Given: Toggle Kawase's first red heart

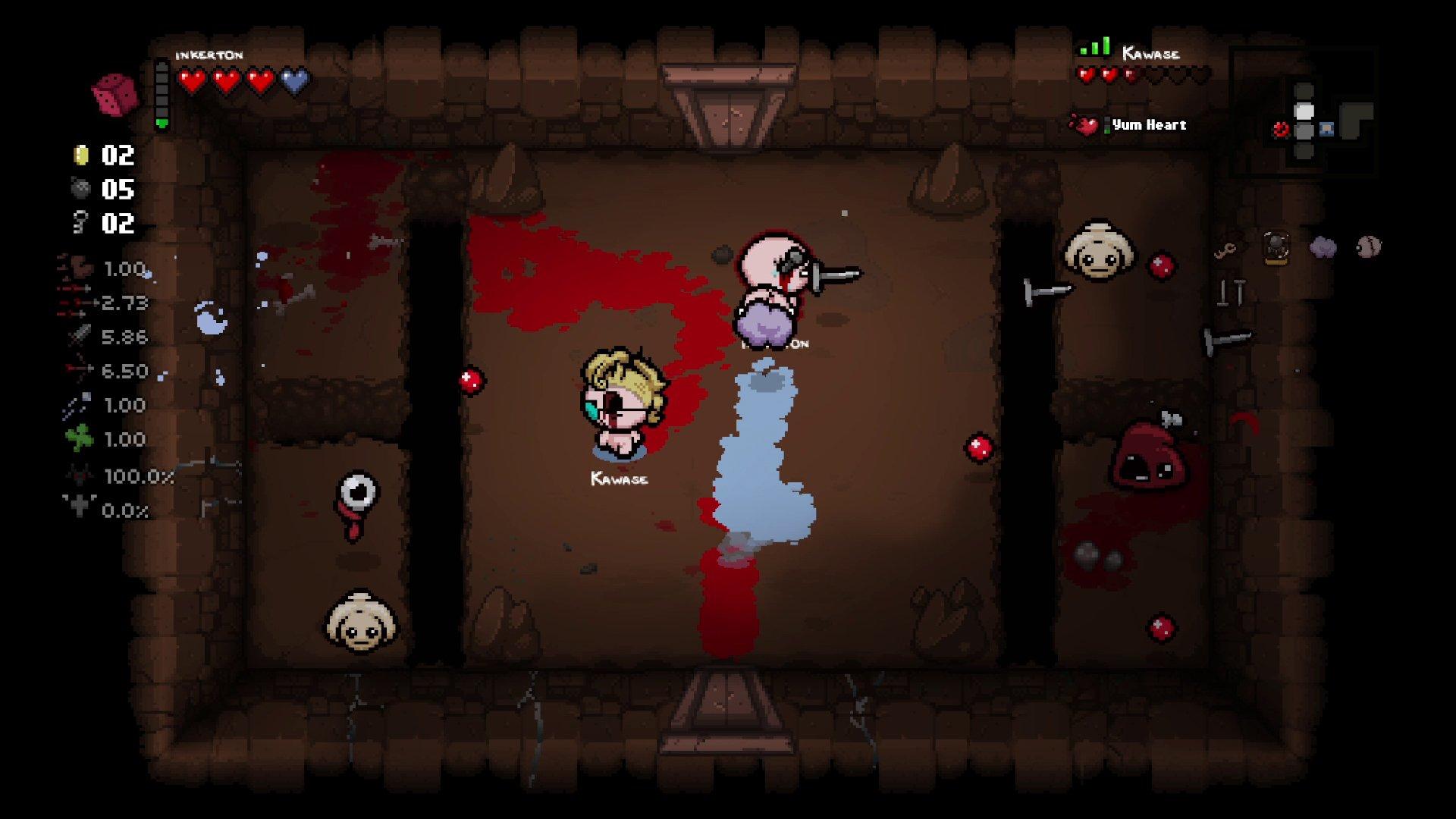Looking at the screenshot, I should pos(1085,76).
